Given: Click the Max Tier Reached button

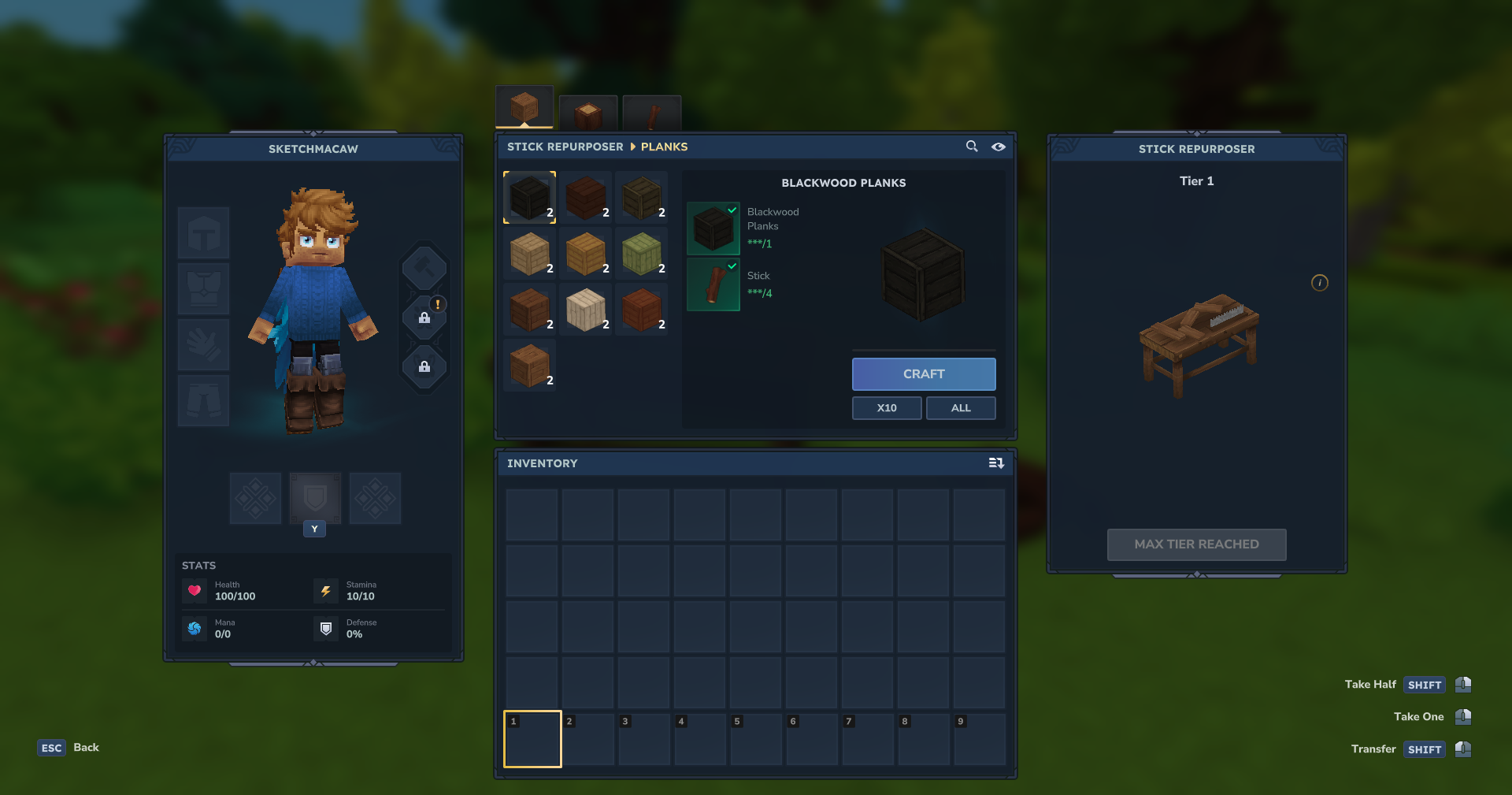Looking at the screenshot, I should tap(1196, 544).
